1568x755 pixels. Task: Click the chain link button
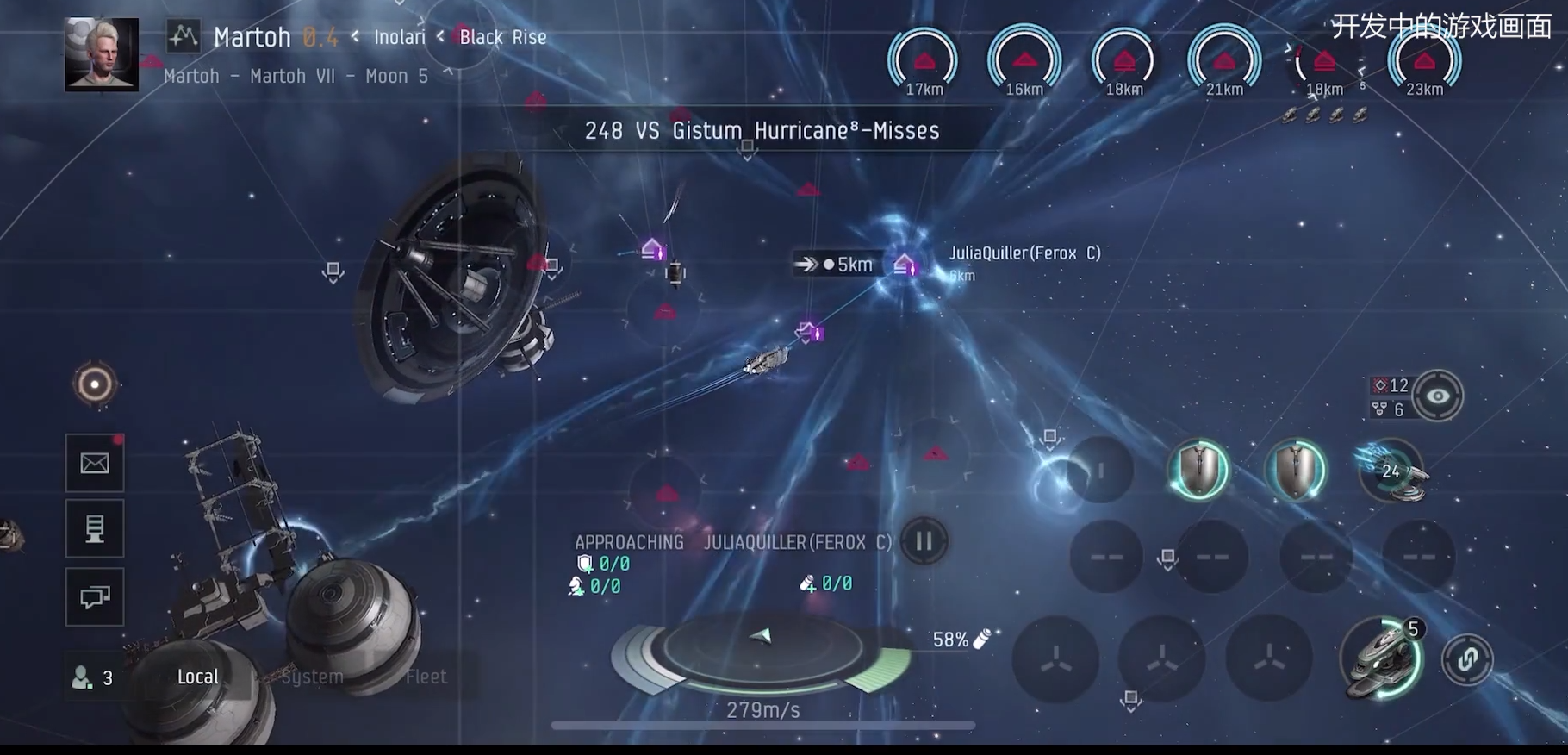1467,659
